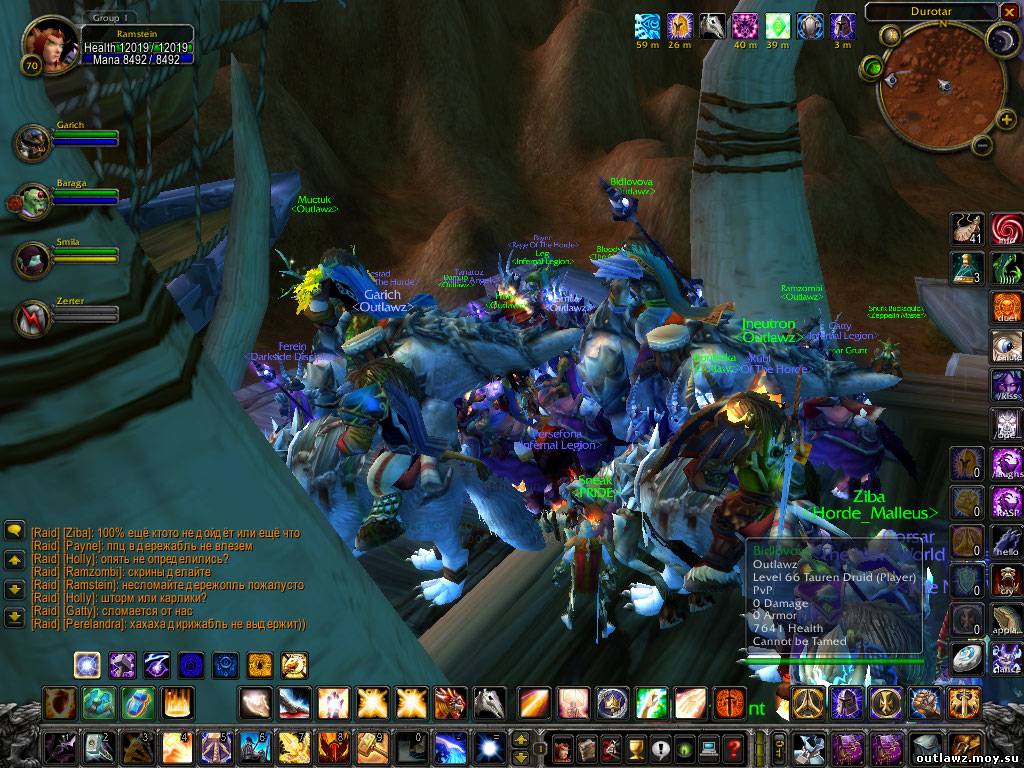Viewport: 1024px width, 768px height.
Task: Open the spellbook micro button
Action: (x=586, y=747)
